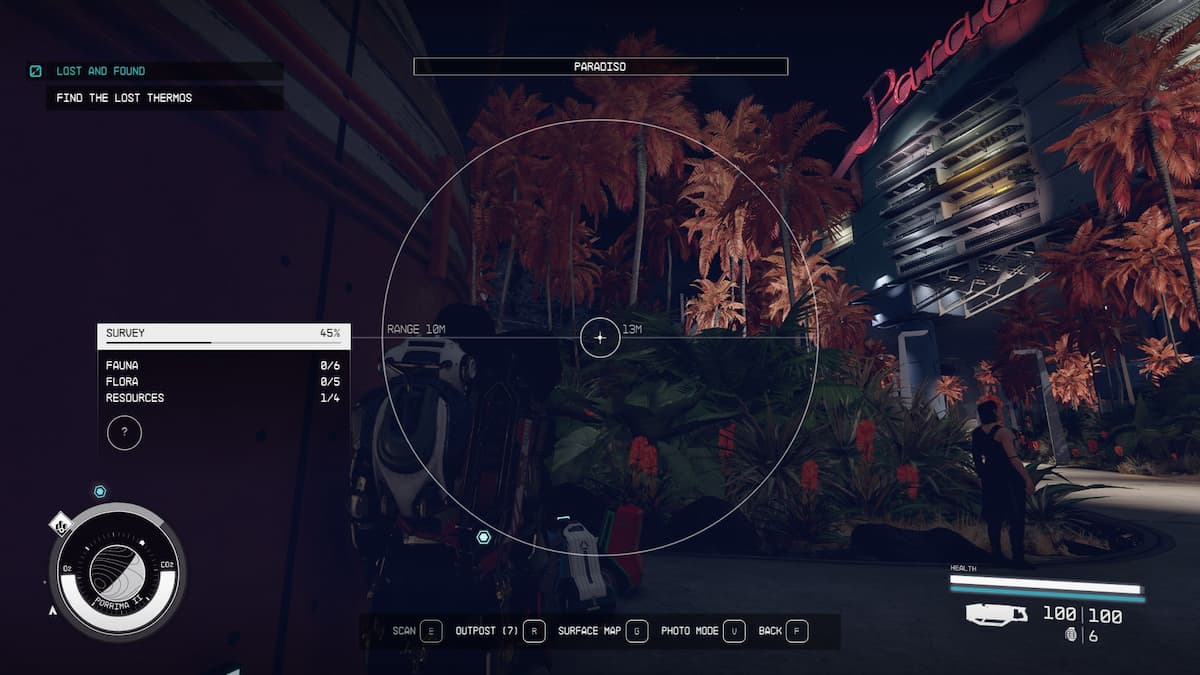
Task: Click the Paradiso location banner
Action: [x=600, y=67]
